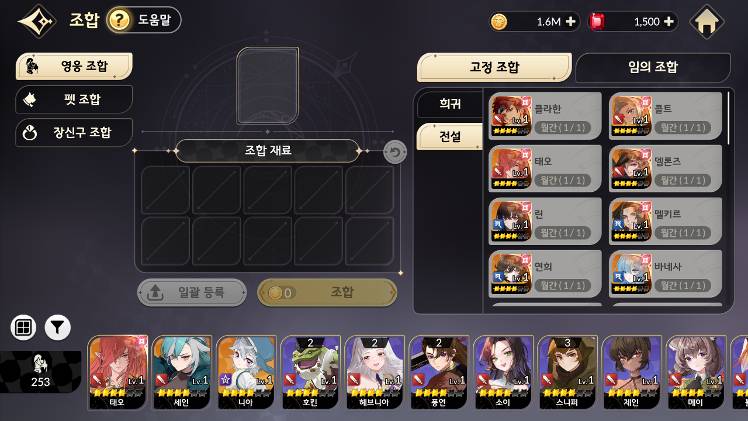Click the 일괄 등록 bulk register button
Screen dimensions: 748x421
(192, 292)
